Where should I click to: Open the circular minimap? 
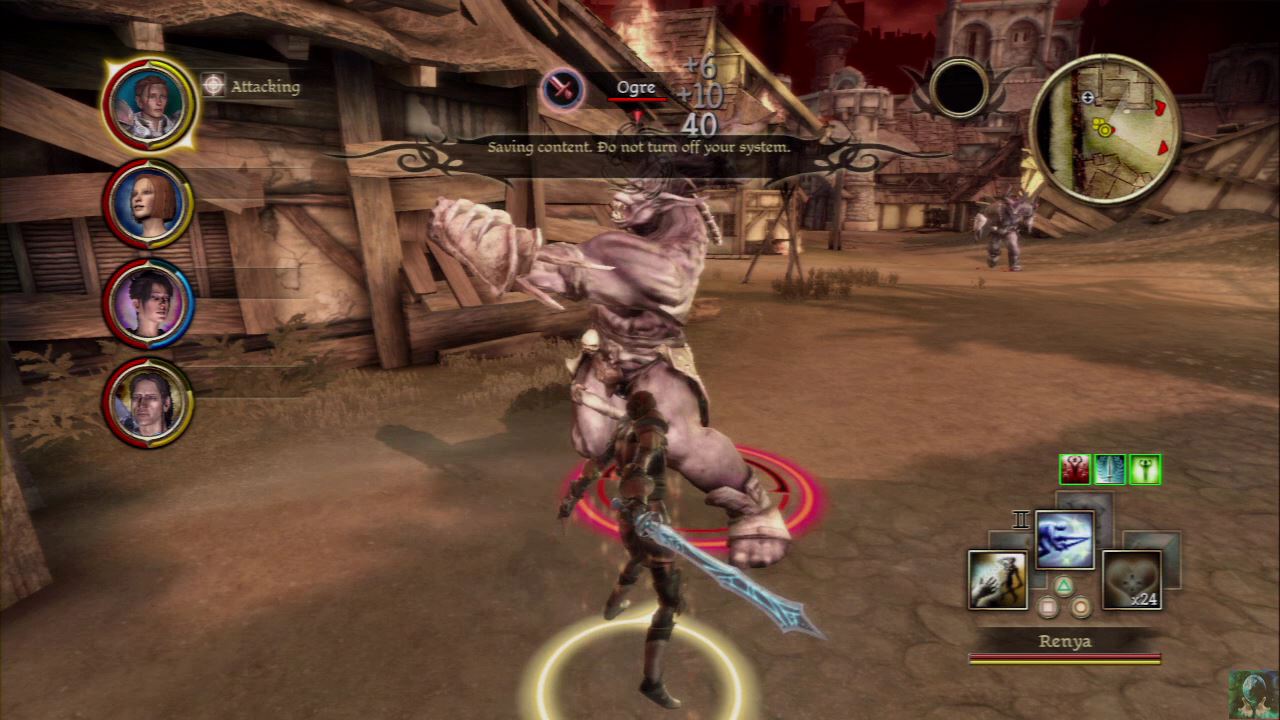(1104, 129)
